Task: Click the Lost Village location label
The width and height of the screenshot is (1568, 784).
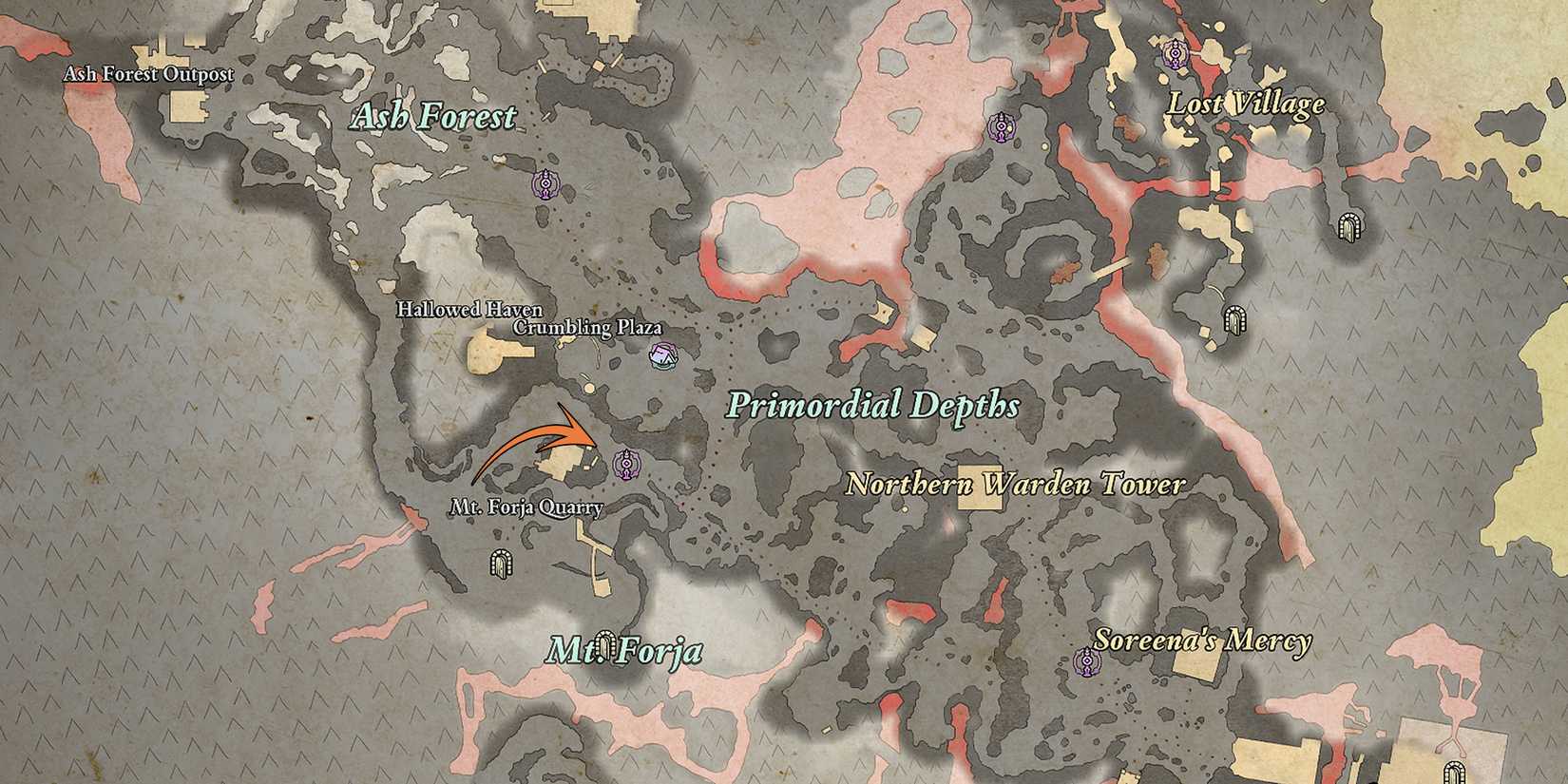Action: 1247,105
